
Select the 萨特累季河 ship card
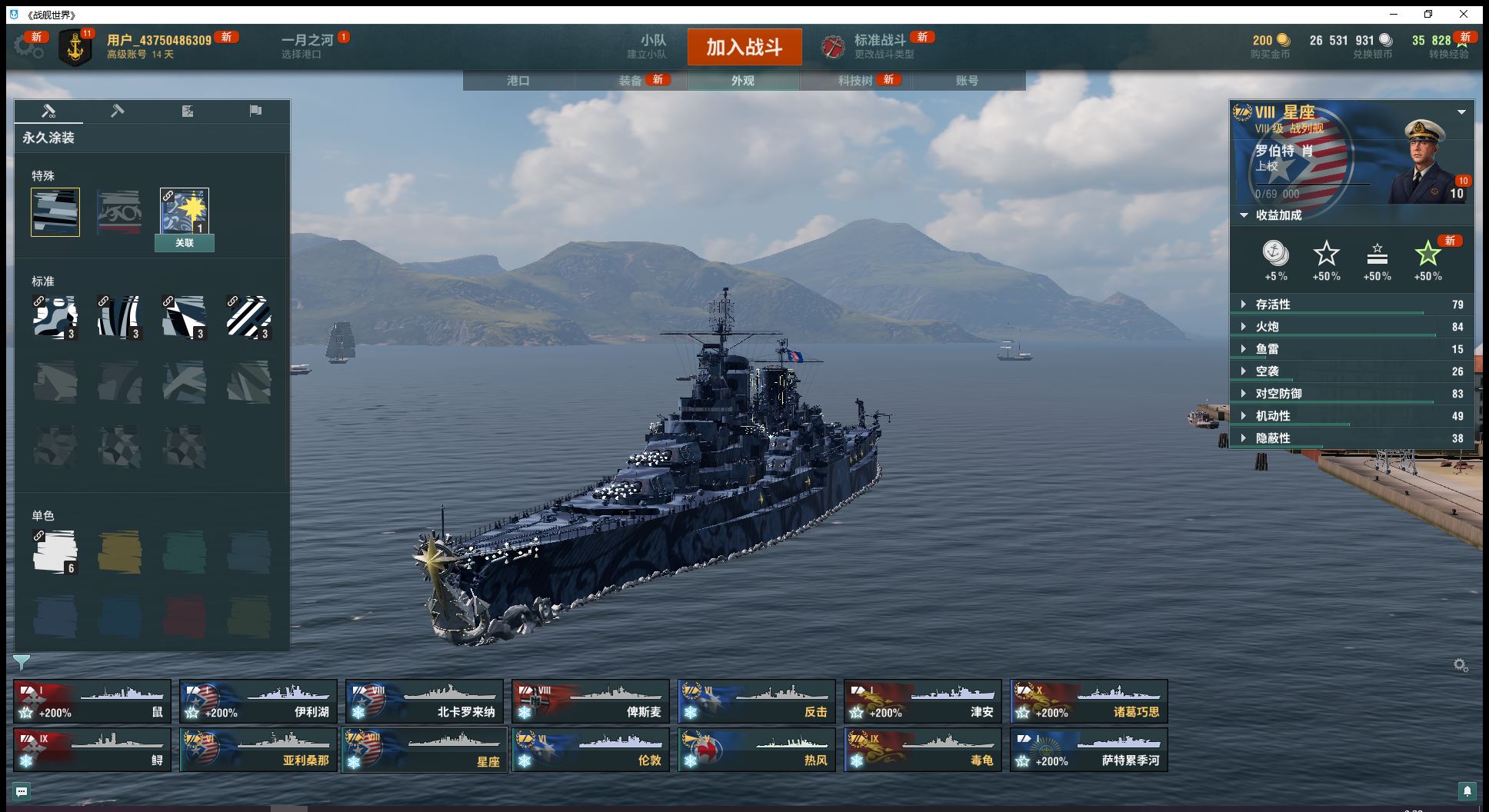tap(1089, 750)
